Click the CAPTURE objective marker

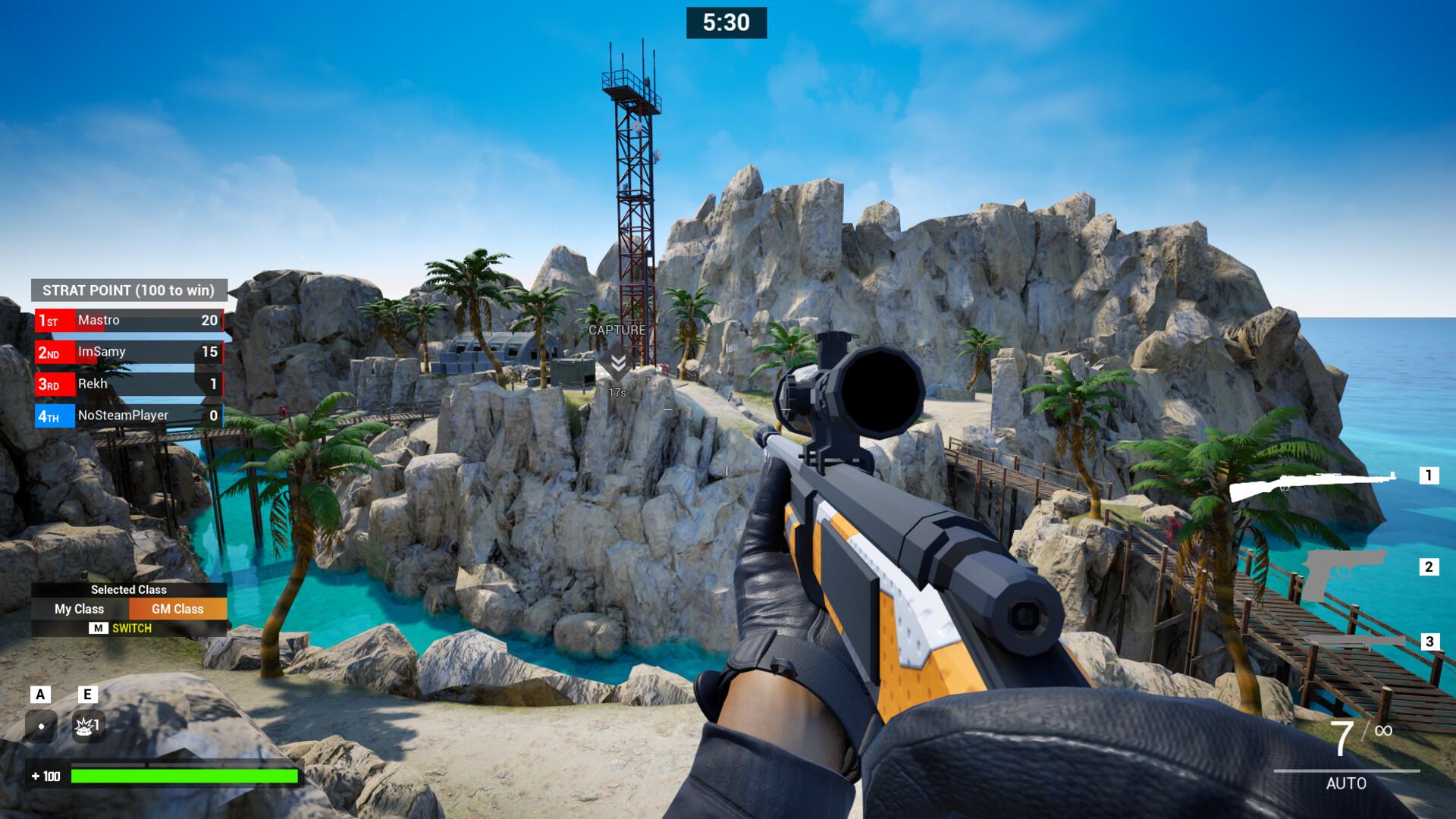coord(617,362)
